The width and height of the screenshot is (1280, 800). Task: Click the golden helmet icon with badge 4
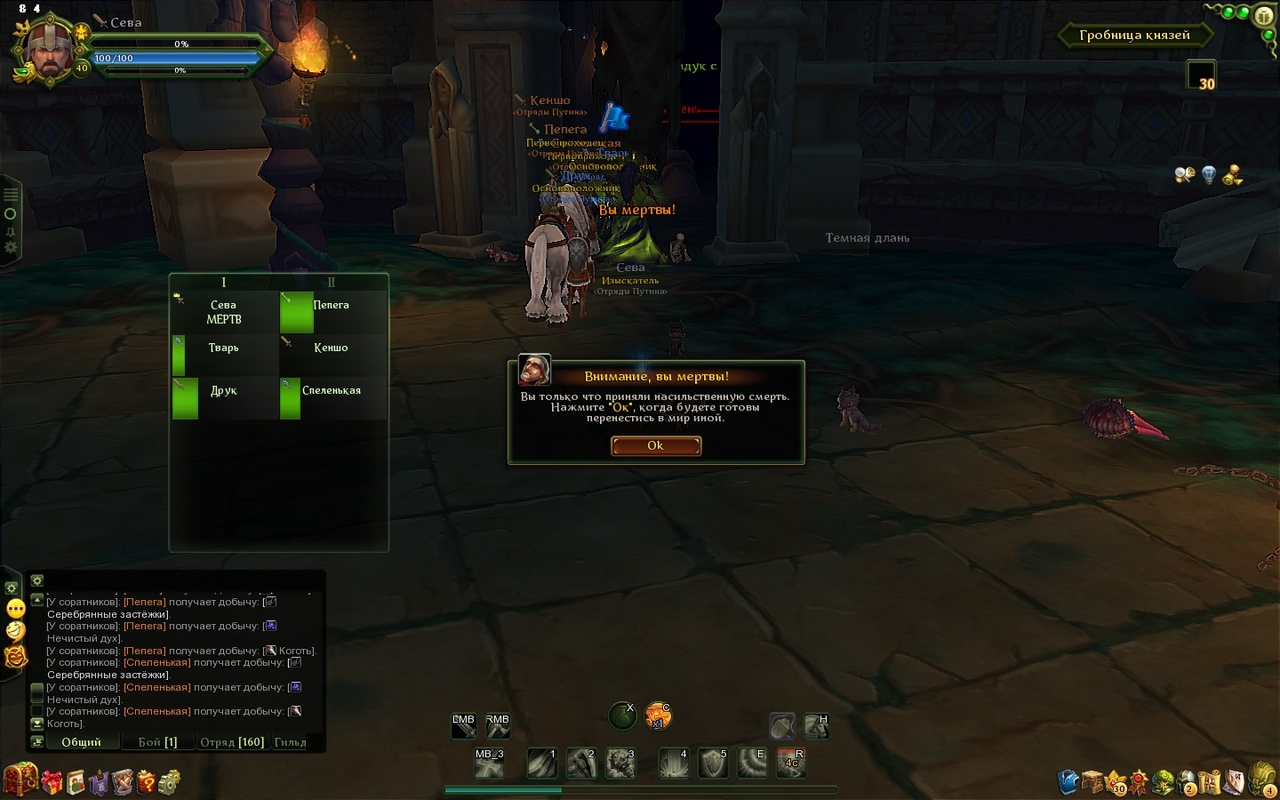pos(1261,778)
